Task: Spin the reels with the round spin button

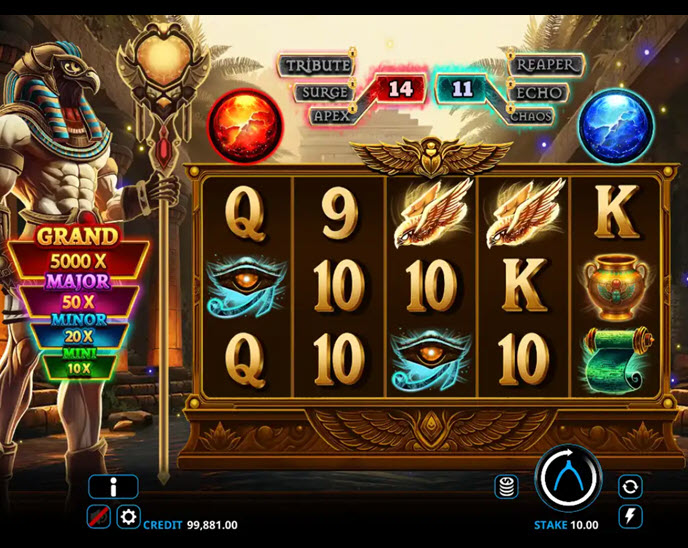Action: coord(567,479)
